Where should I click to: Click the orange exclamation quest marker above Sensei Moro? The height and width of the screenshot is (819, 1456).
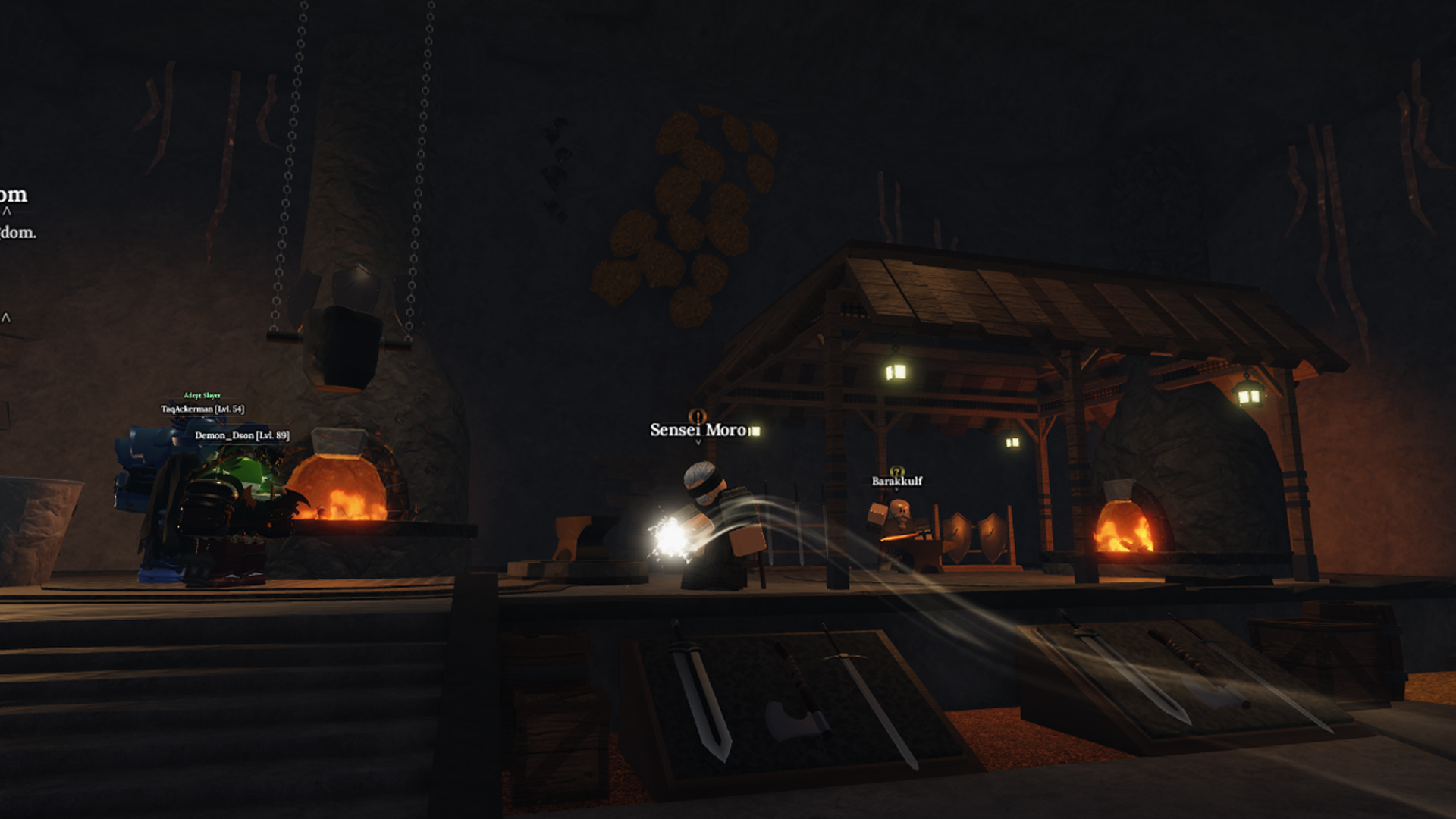pyautogui.click(x=698, y=416)
